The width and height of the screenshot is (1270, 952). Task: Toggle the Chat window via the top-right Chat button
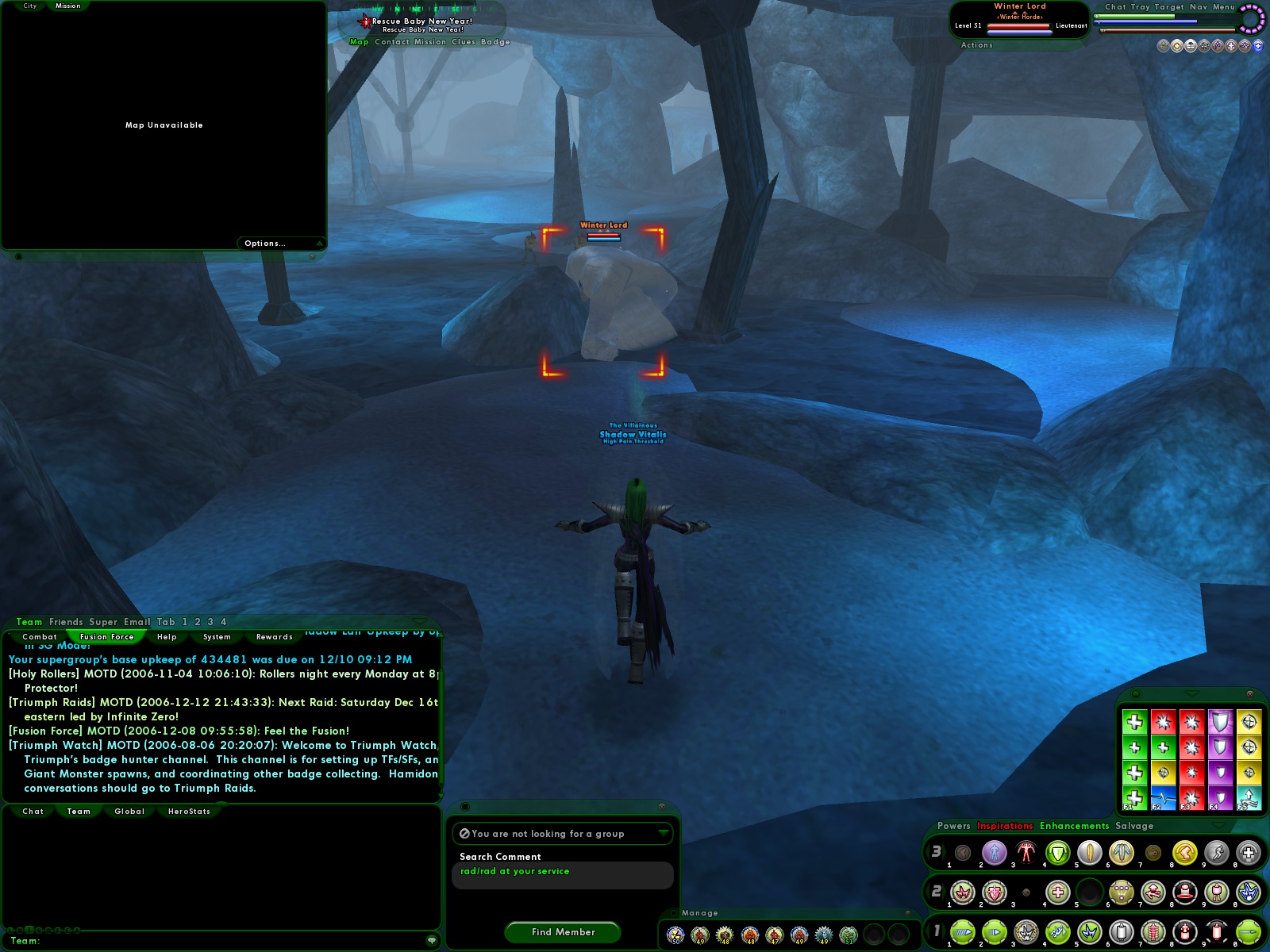pyautogui.click(x=1115, y=6)
